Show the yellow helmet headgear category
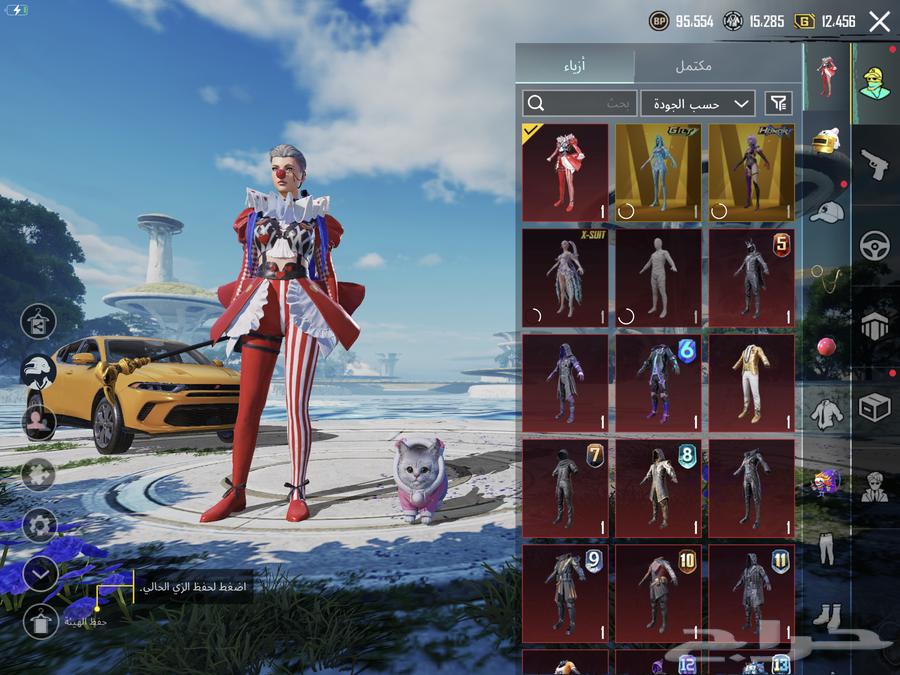The height and width of the screenshot is (675, 900). [826, 142]
